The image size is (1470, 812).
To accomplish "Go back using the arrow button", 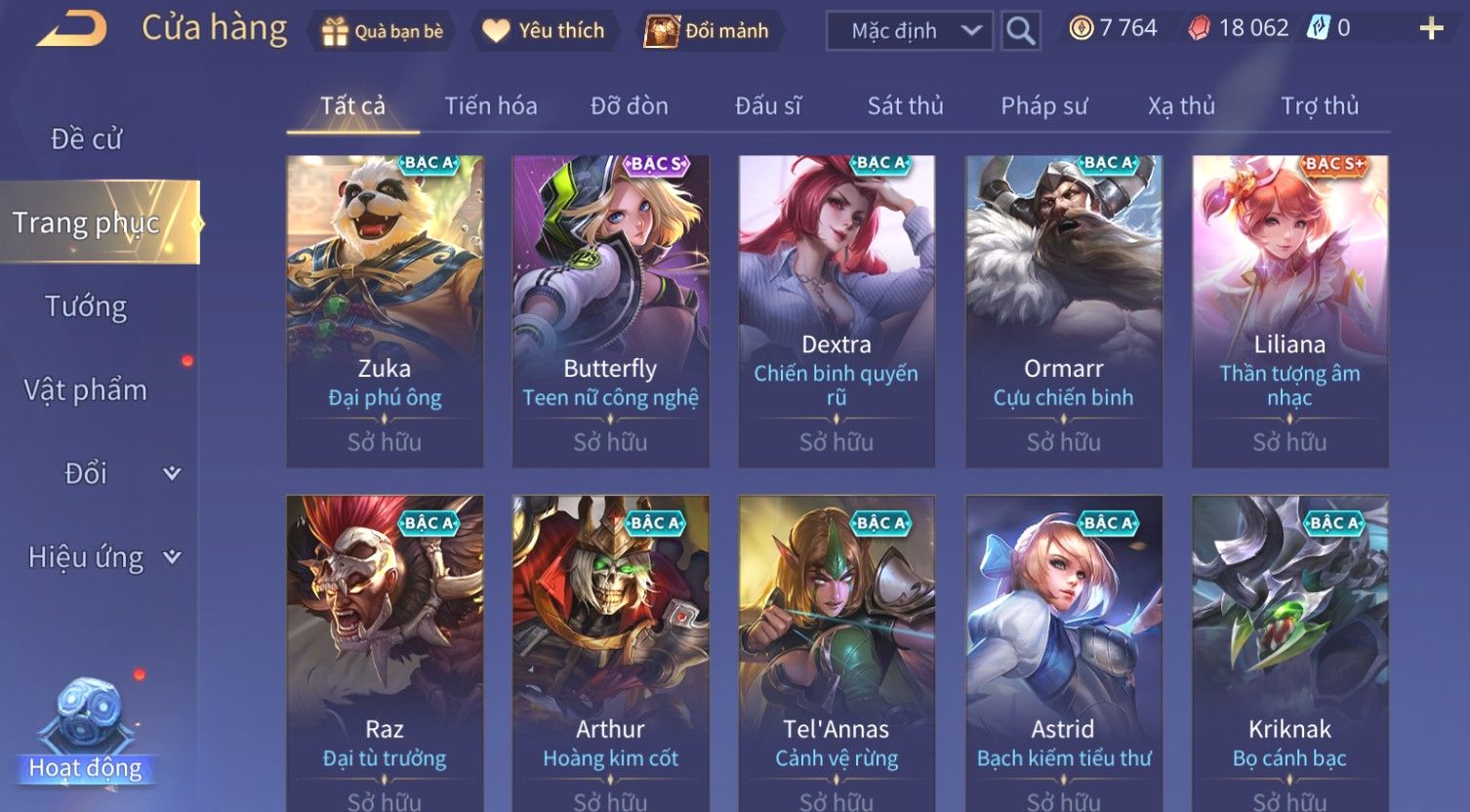I will [71, 29].
